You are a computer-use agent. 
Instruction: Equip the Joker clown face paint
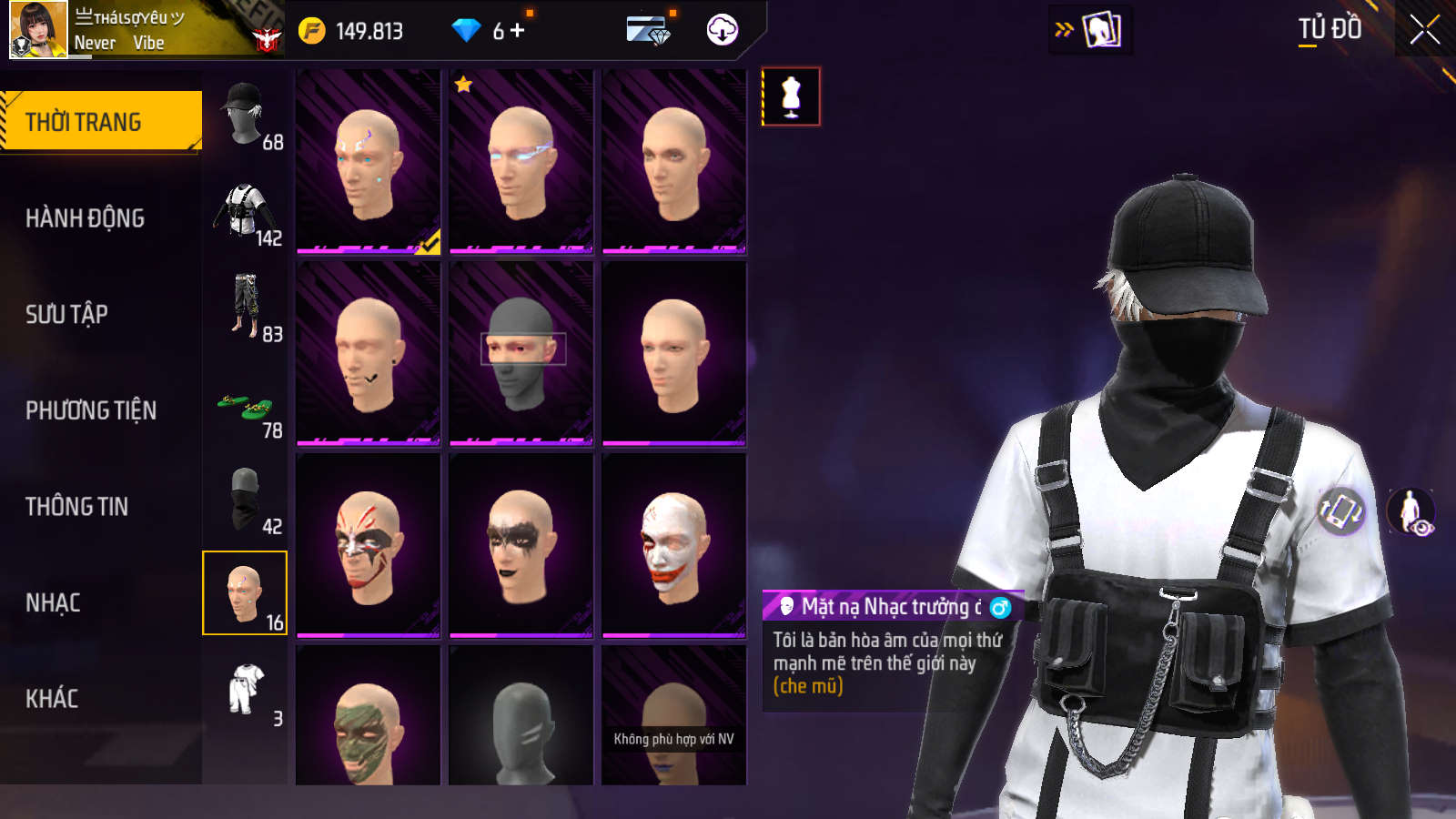click(x=673, y=544)
